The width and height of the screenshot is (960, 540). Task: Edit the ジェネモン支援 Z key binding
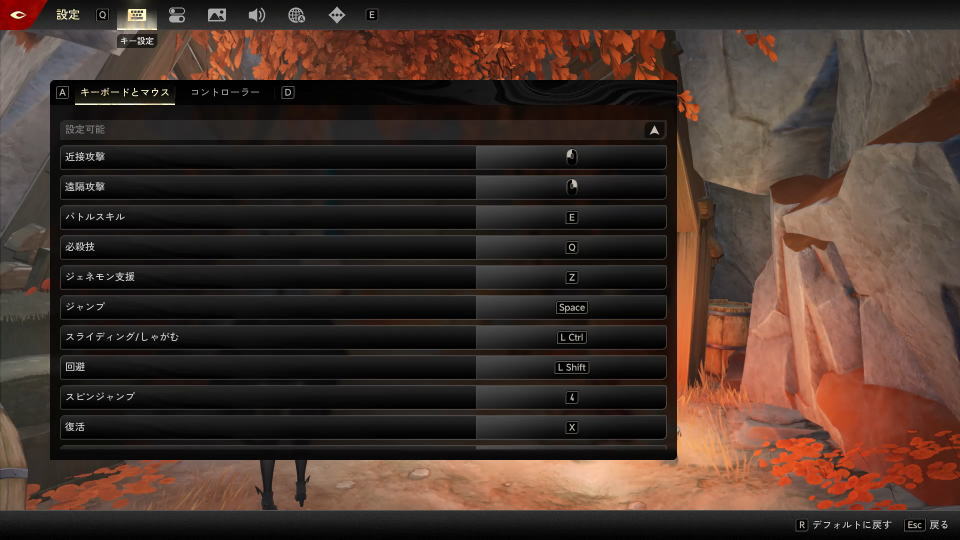pyautogui.click(x=571, y=277)
